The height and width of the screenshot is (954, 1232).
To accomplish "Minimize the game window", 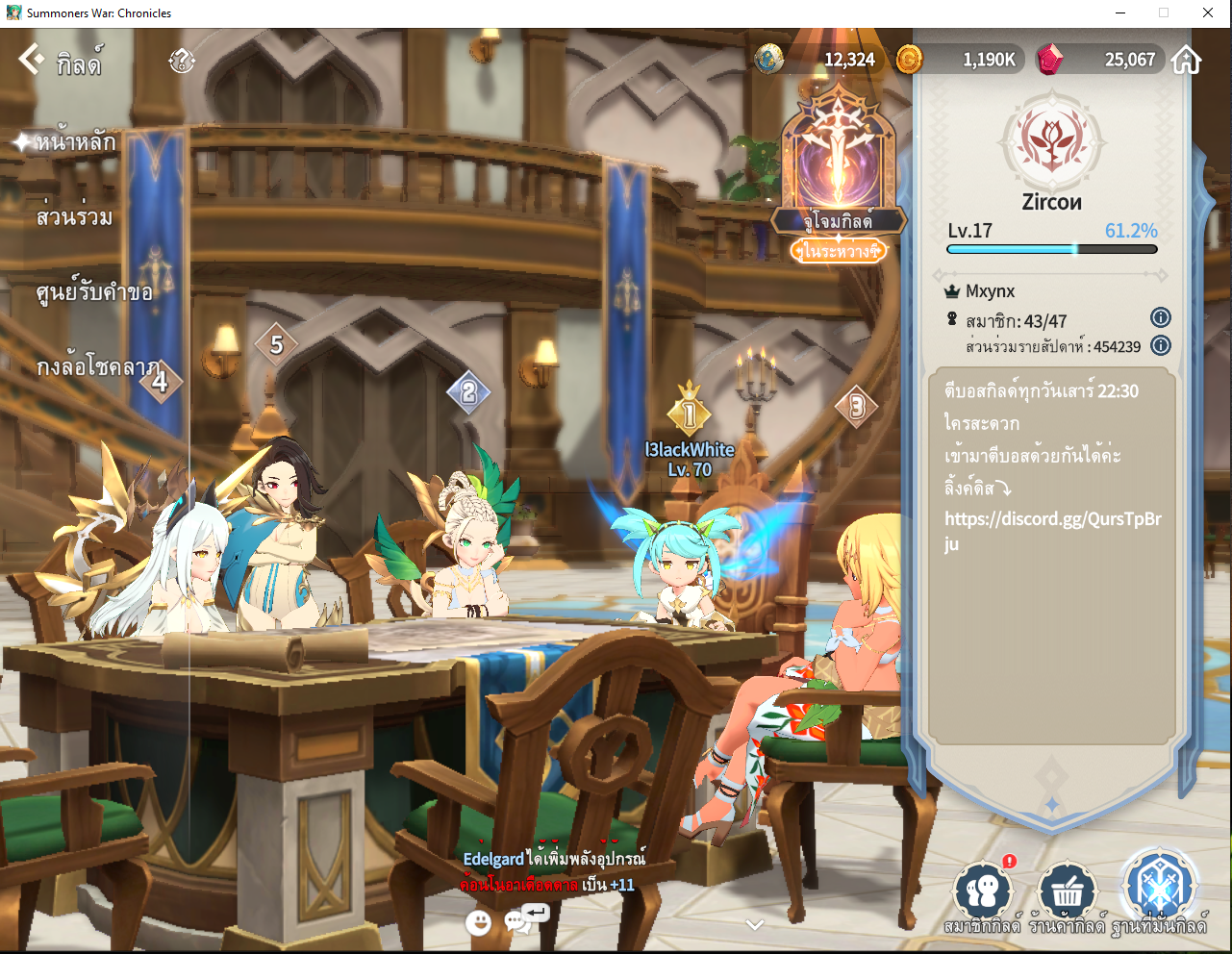I will 1120,13.
